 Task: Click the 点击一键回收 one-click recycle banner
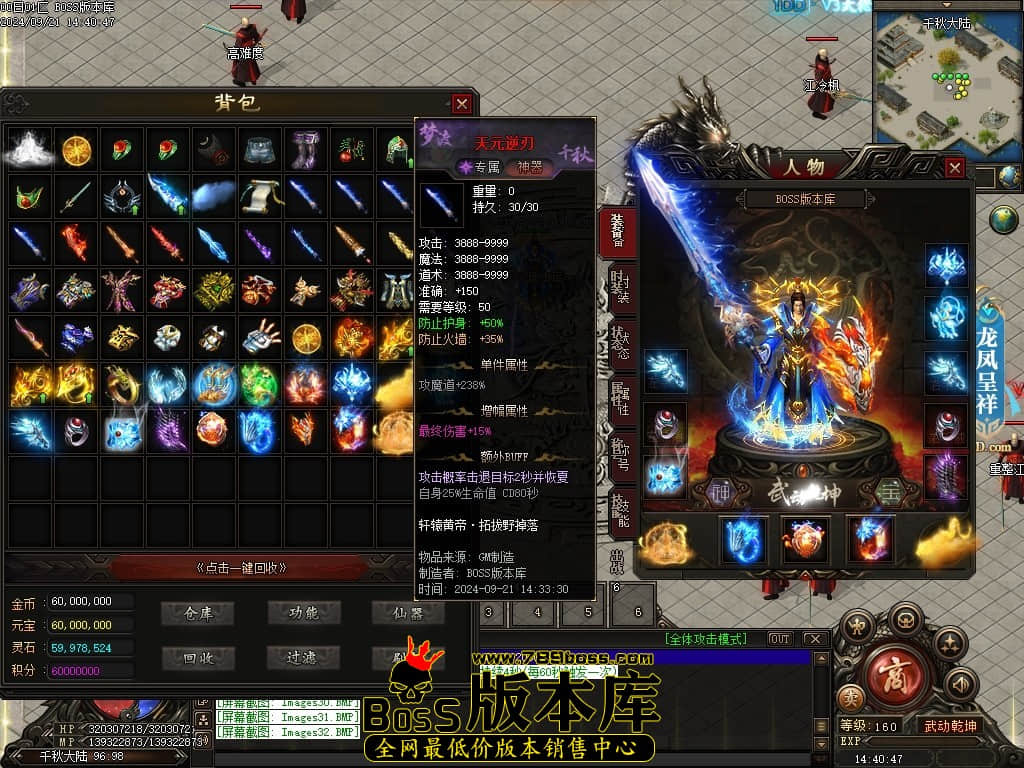(241, 568)
